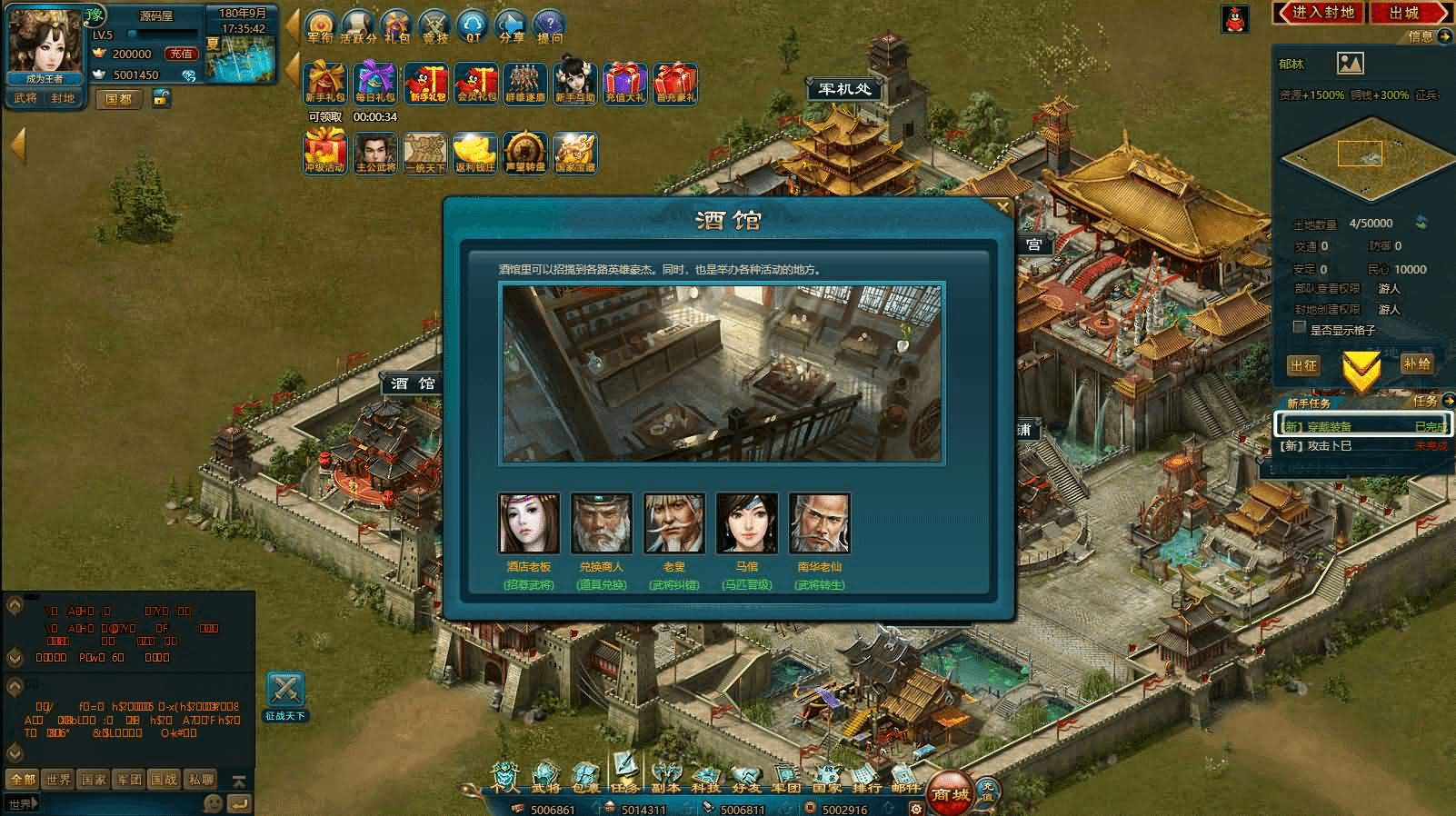Viewport: 1456px width, 816px height.
Task: Open the 包裹 inventory bag menu
Action: point(586,778)
